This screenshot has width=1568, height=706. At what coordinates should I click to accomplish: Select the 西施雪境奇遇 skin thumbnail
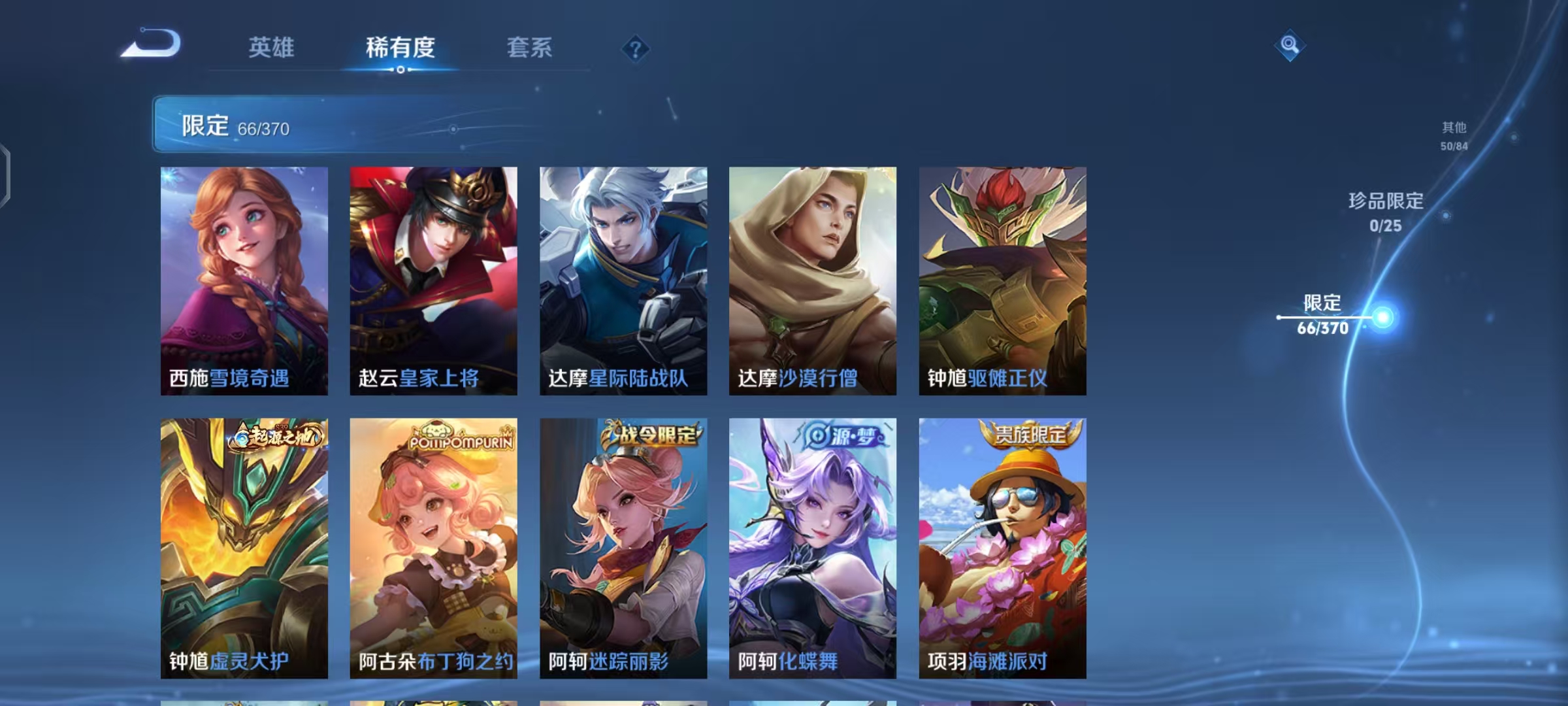coord(244,281)
